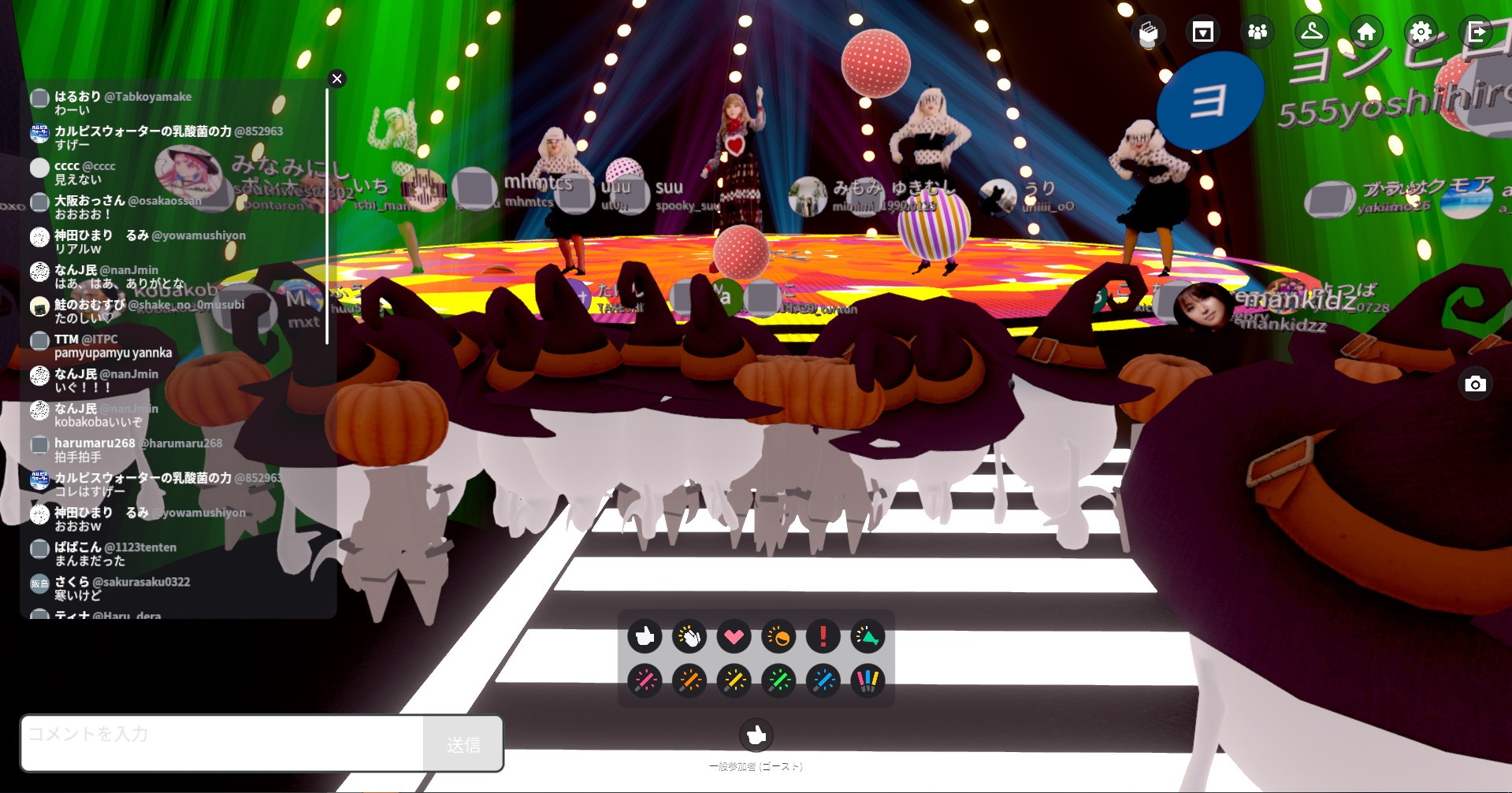Wave the orange glow stick
Screen dimensions: 1512x793
point(689,680)
